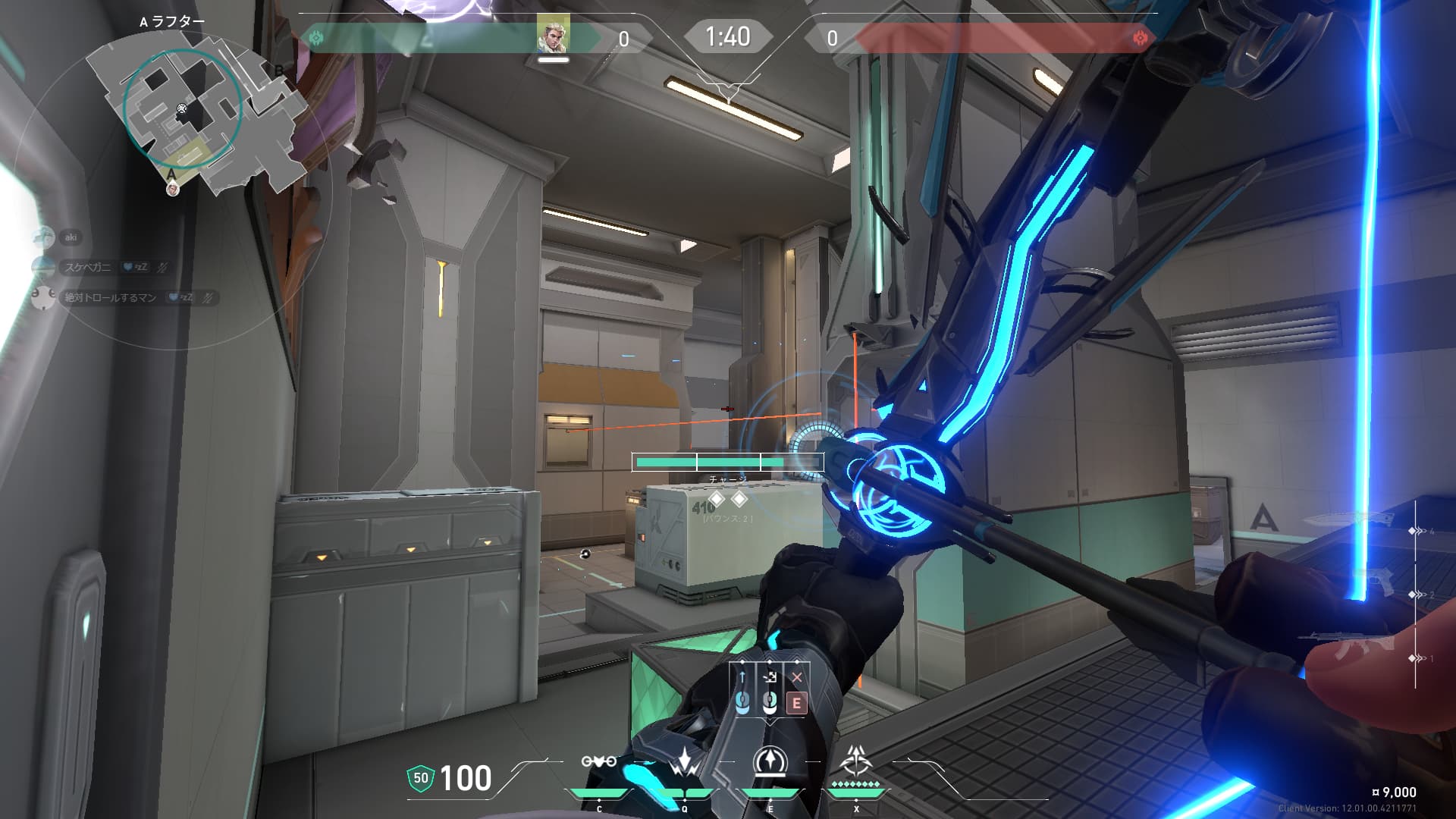Select the knife in the weapon list
Image resolution: width=1456 pixels, height=819 pixels.
tap(1350, 520)
